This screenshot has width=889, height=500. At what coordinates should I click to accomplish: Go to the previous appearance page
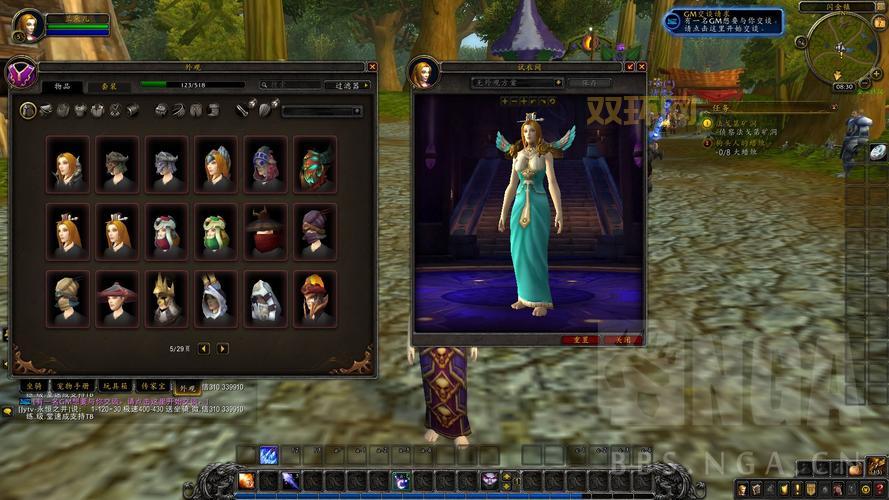coord(204,348)
